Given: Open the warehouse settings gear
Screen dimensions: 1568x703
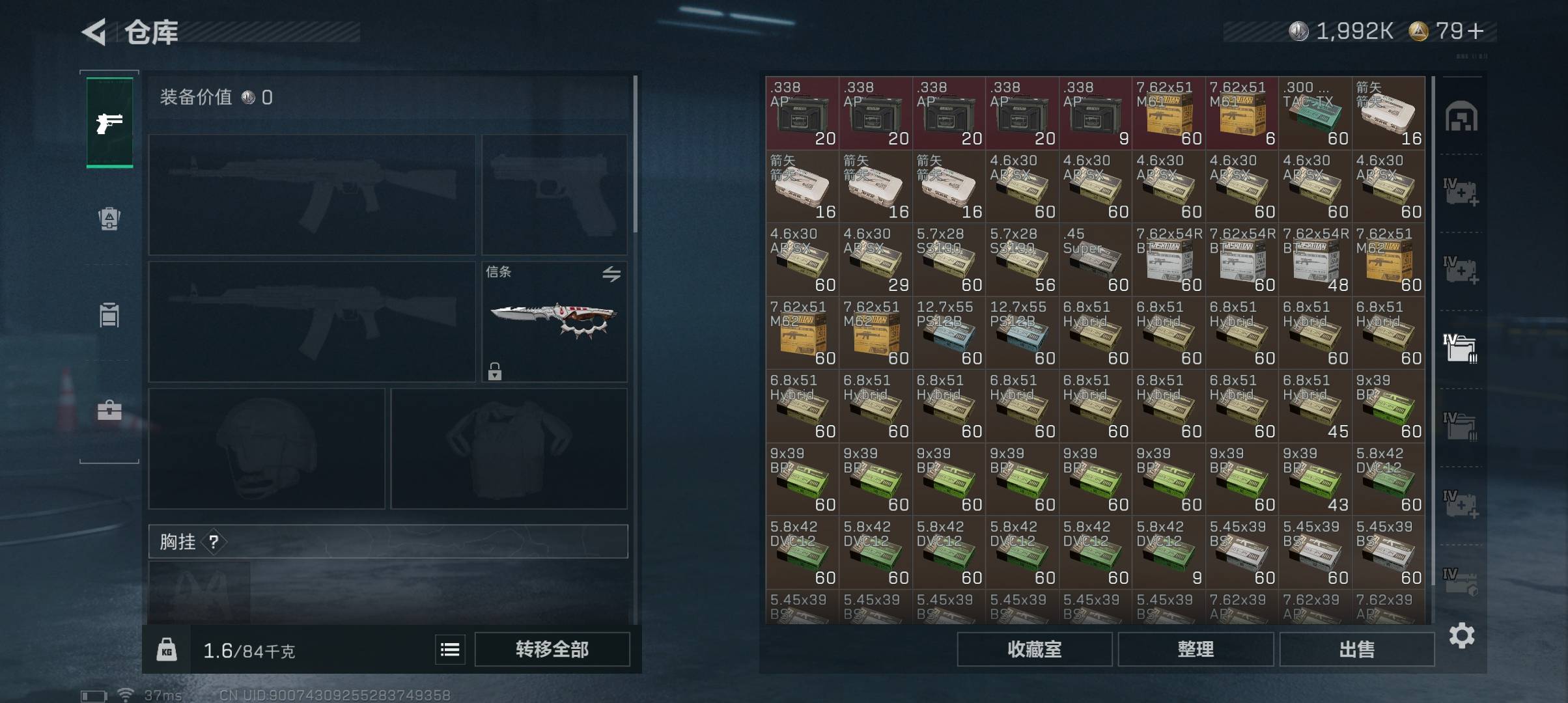Looking at the screenshot, I should 1462,635.
